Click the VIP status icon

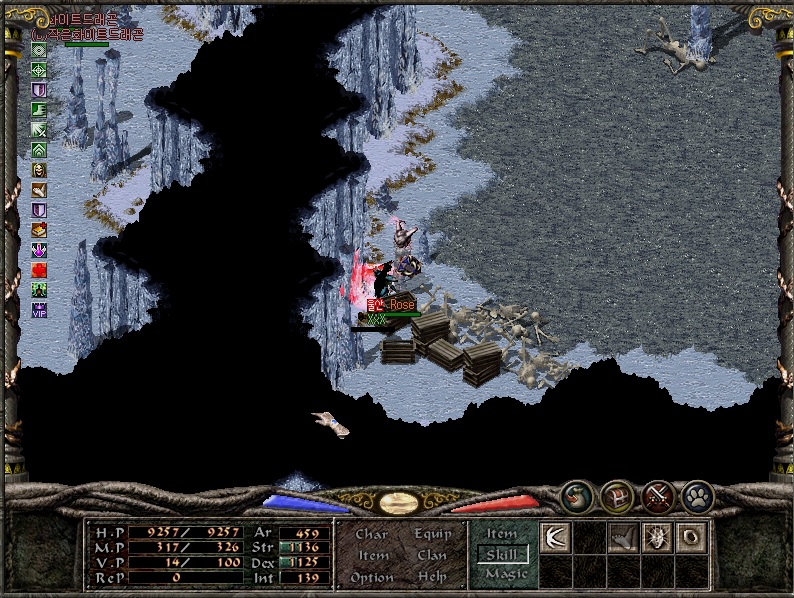click(39, 310)
